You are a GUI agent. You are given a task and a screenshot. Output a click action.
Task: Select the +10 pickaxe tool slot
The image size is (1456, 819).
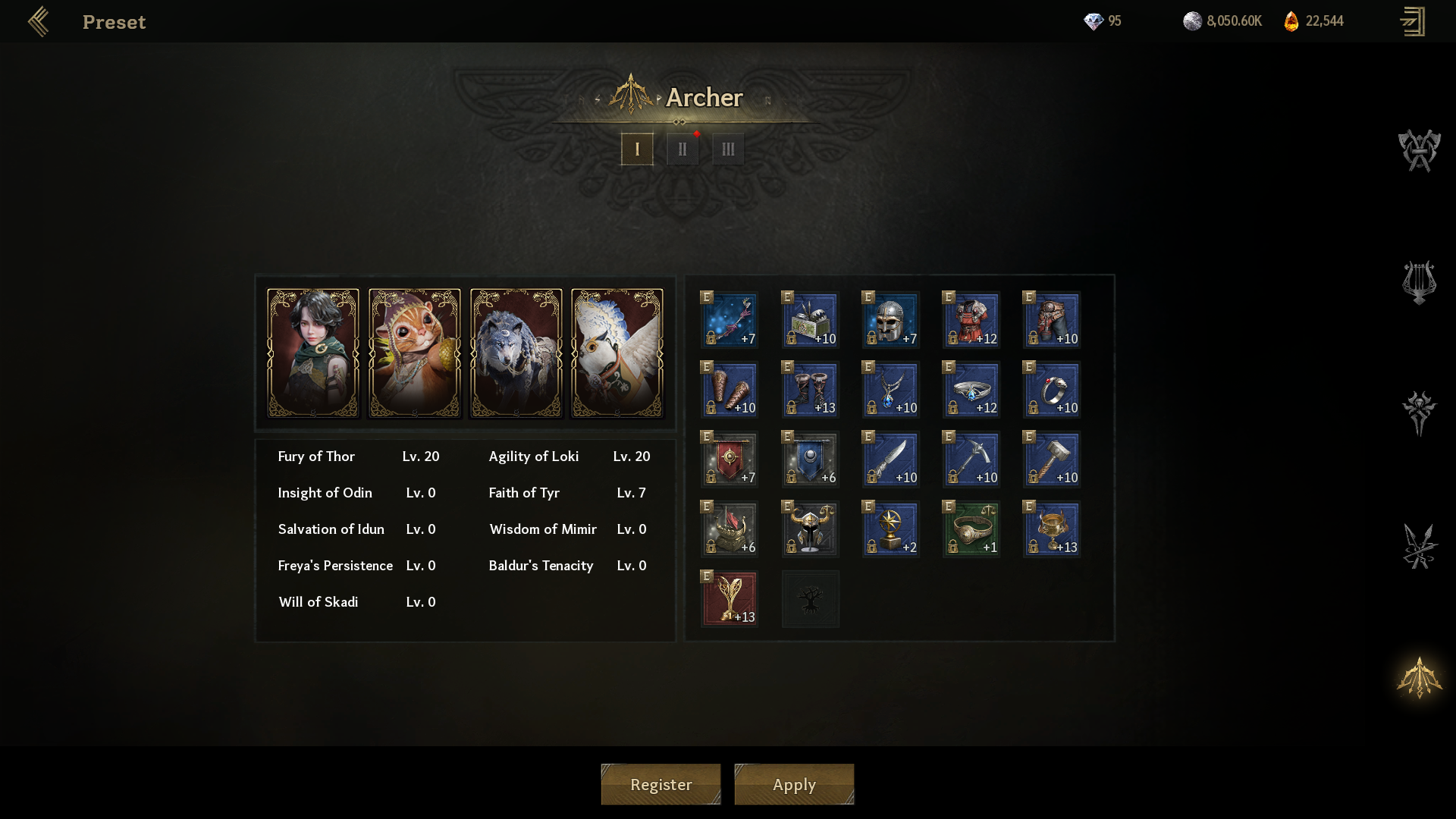971,460
